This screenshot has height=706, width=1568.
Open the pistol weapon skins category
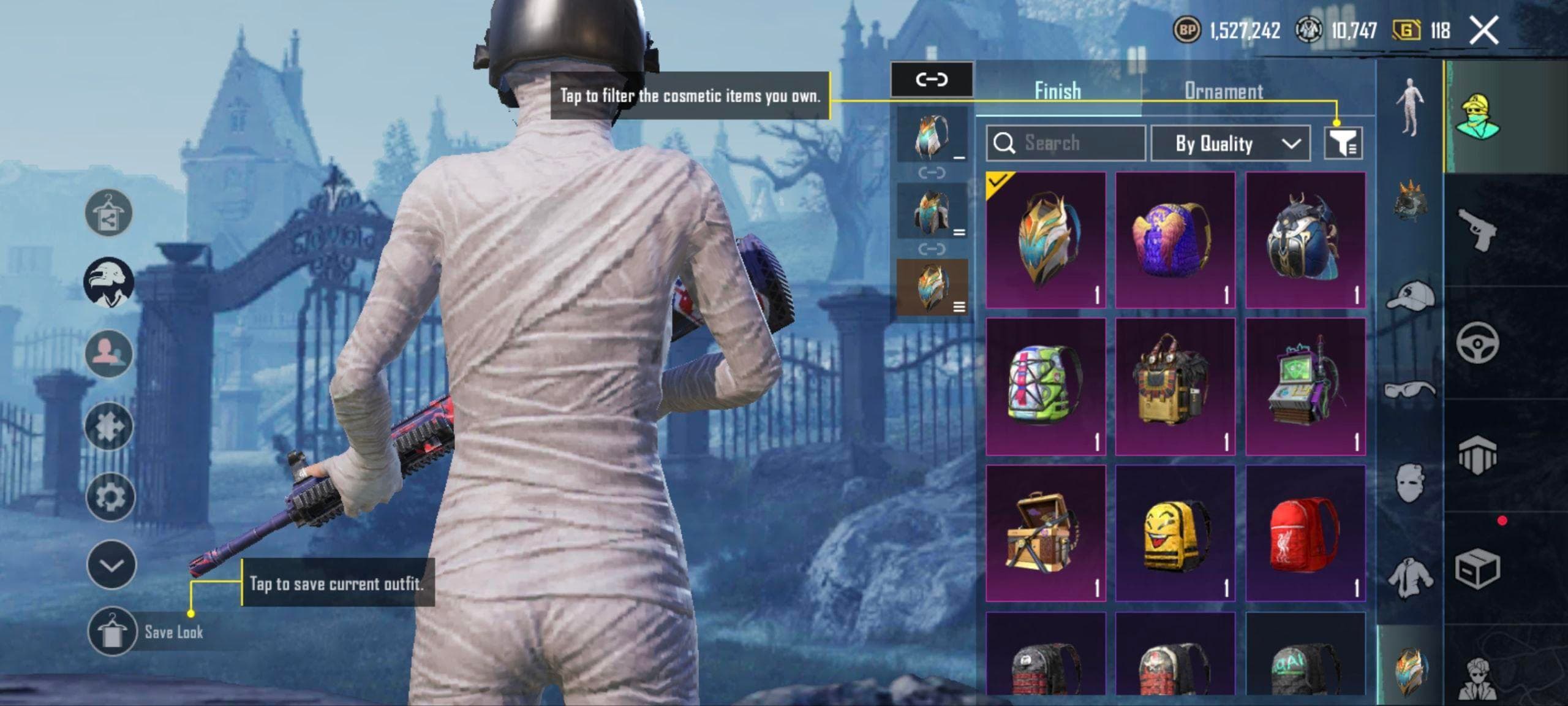click(1477, 230)
